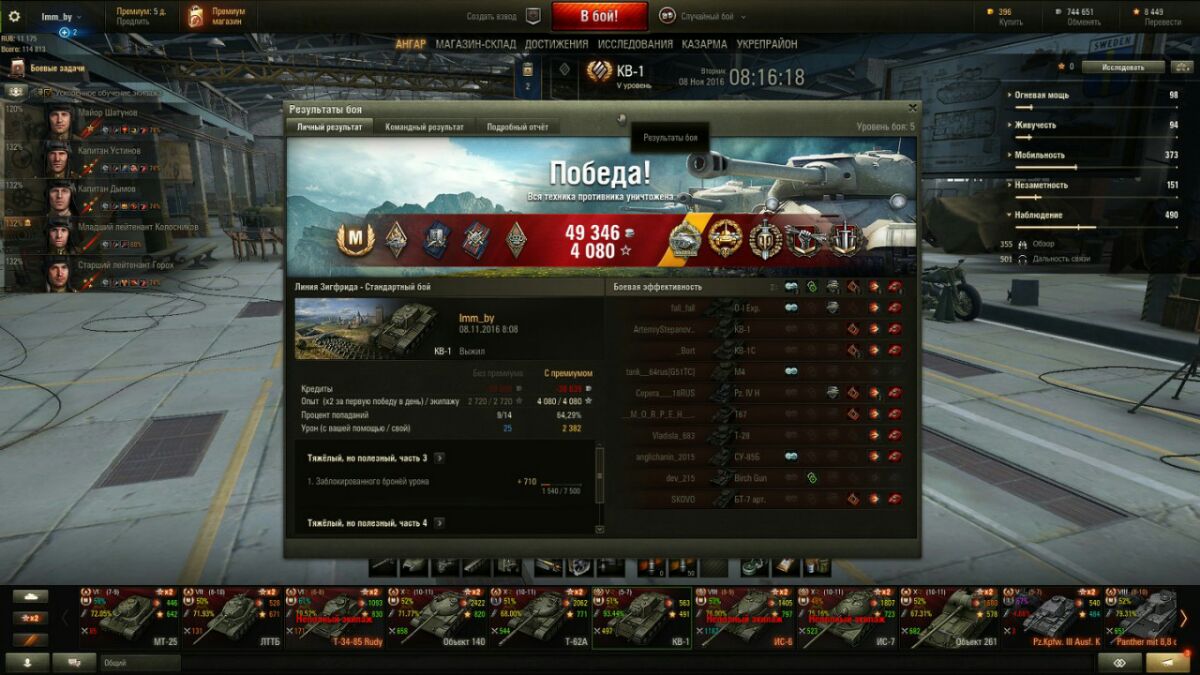Switch to the Командный результат tab
1200x675 pixels.
424,127
